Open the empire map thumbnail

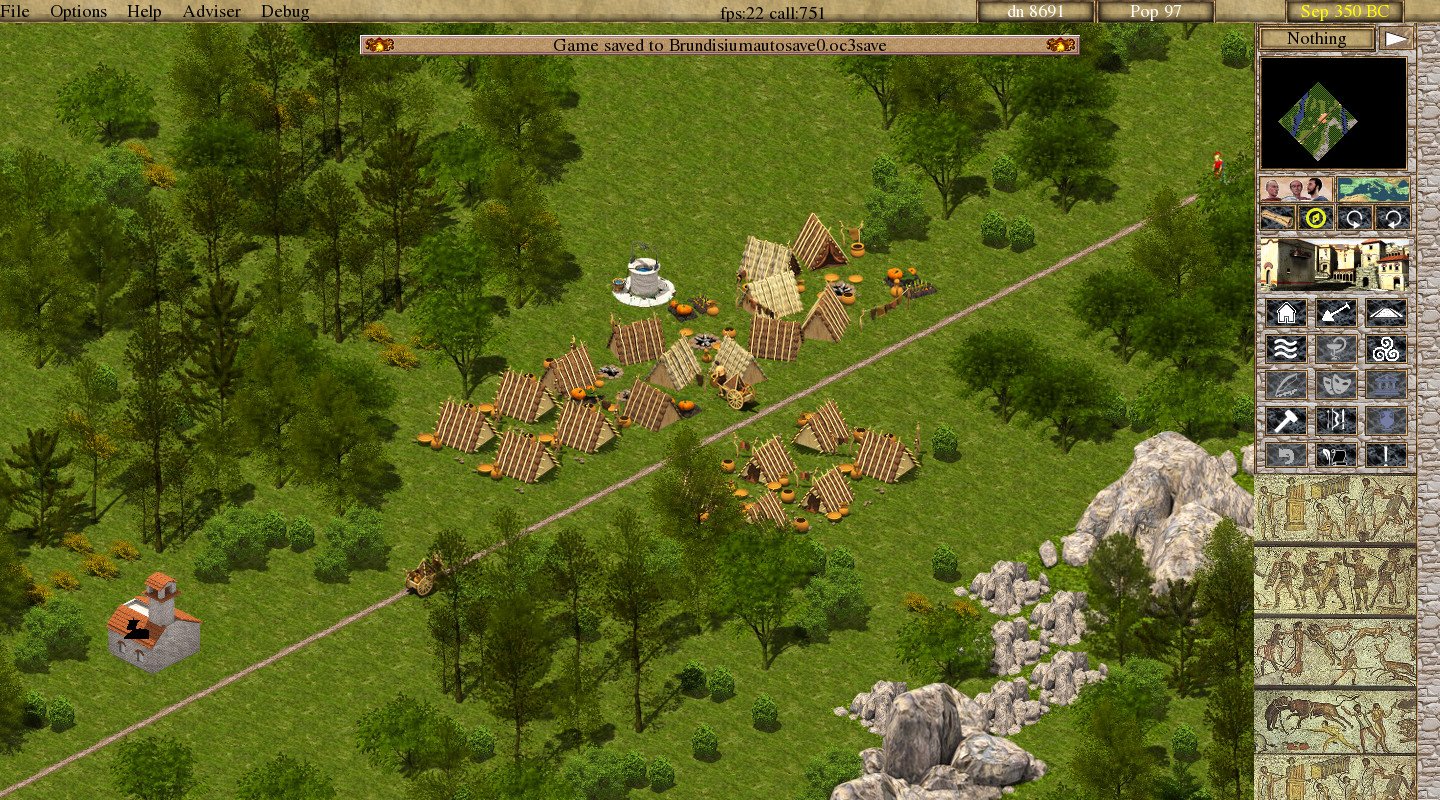[1373, 189]
